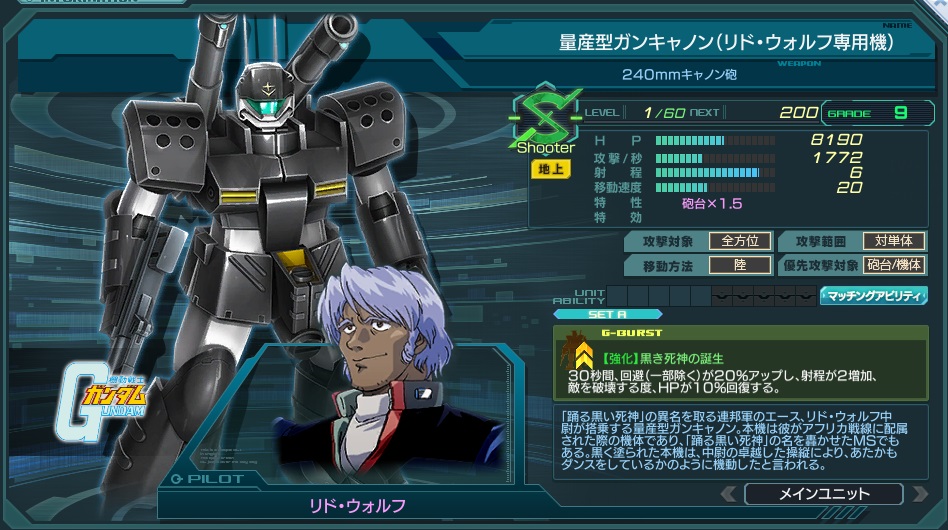Viewport: 948px width, 530px height.
Task: Go to the next unit with right arrow
Action: click(919, 494)
